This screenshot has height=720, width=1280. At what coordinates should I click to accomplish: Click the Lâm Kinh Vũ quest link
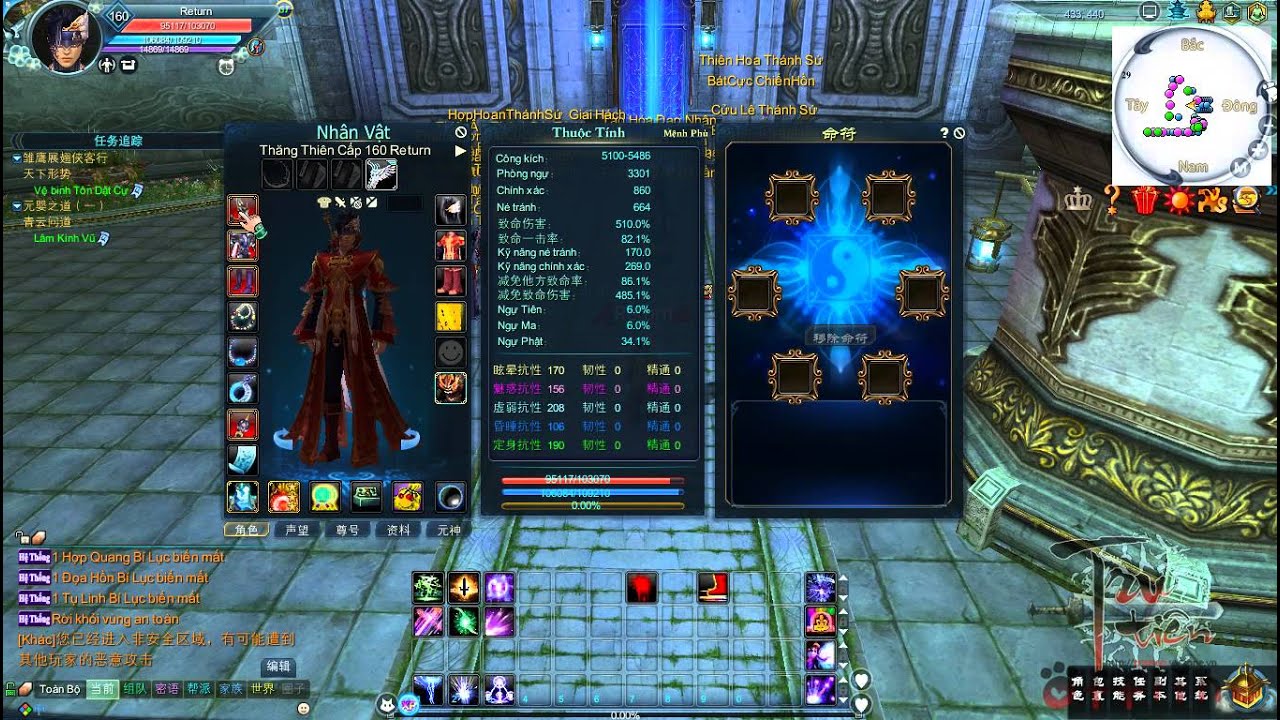tap(67, 238)
